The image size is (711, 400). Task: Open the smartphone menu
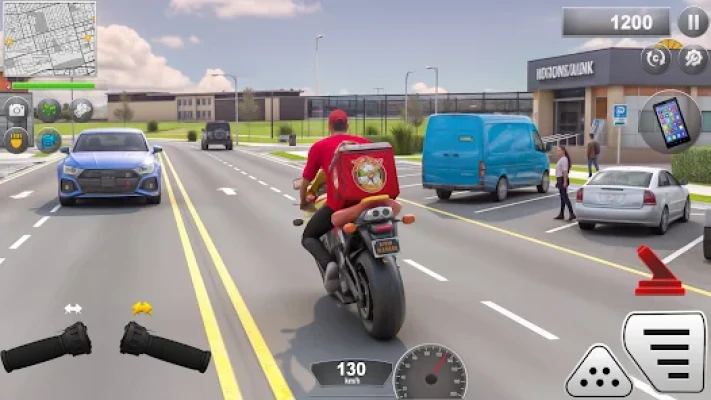click(x=669, y=121)
